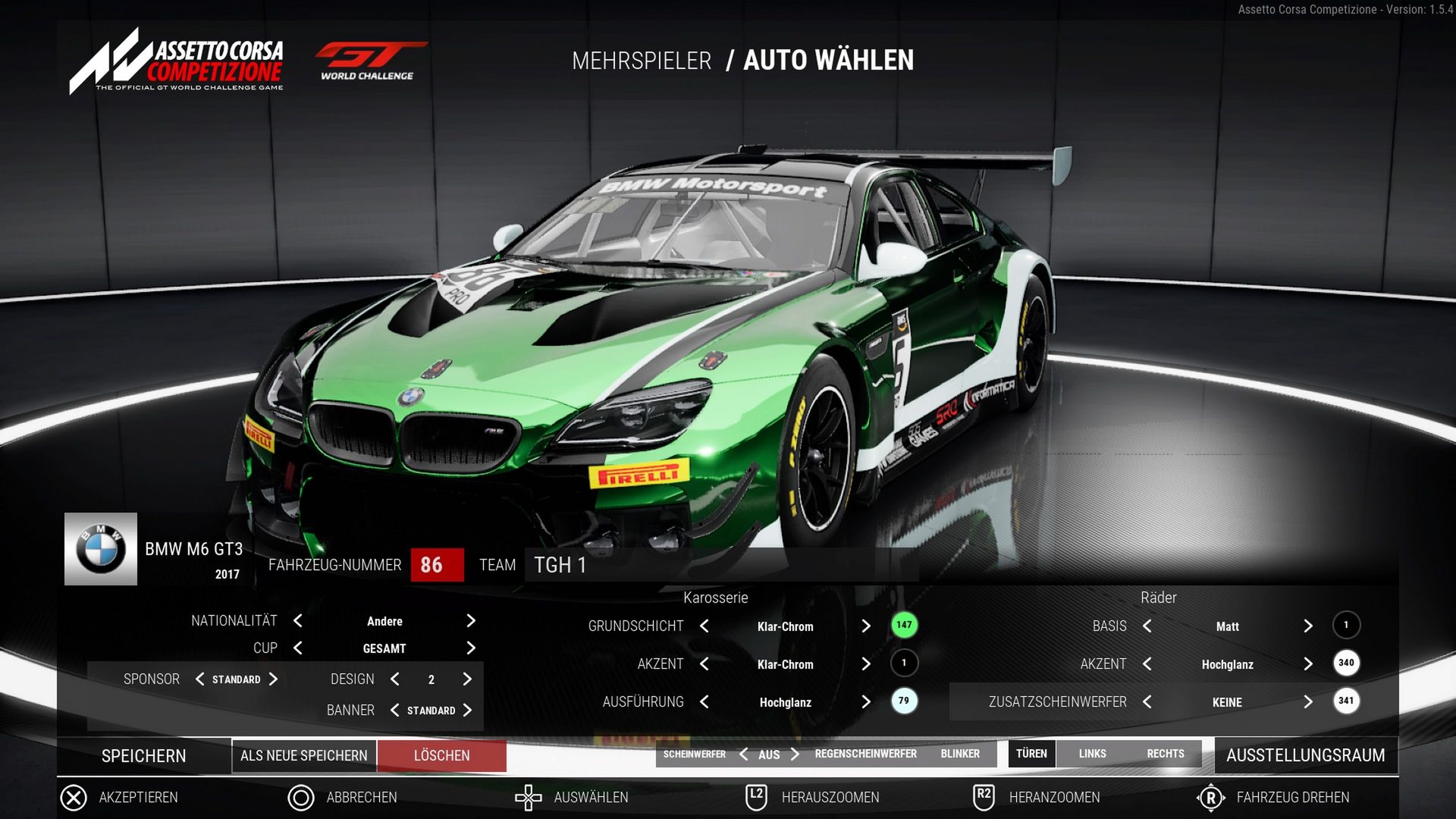The image size is (1456, 819).
Task: Advance Design to the next number
Action: click(467, 679)
